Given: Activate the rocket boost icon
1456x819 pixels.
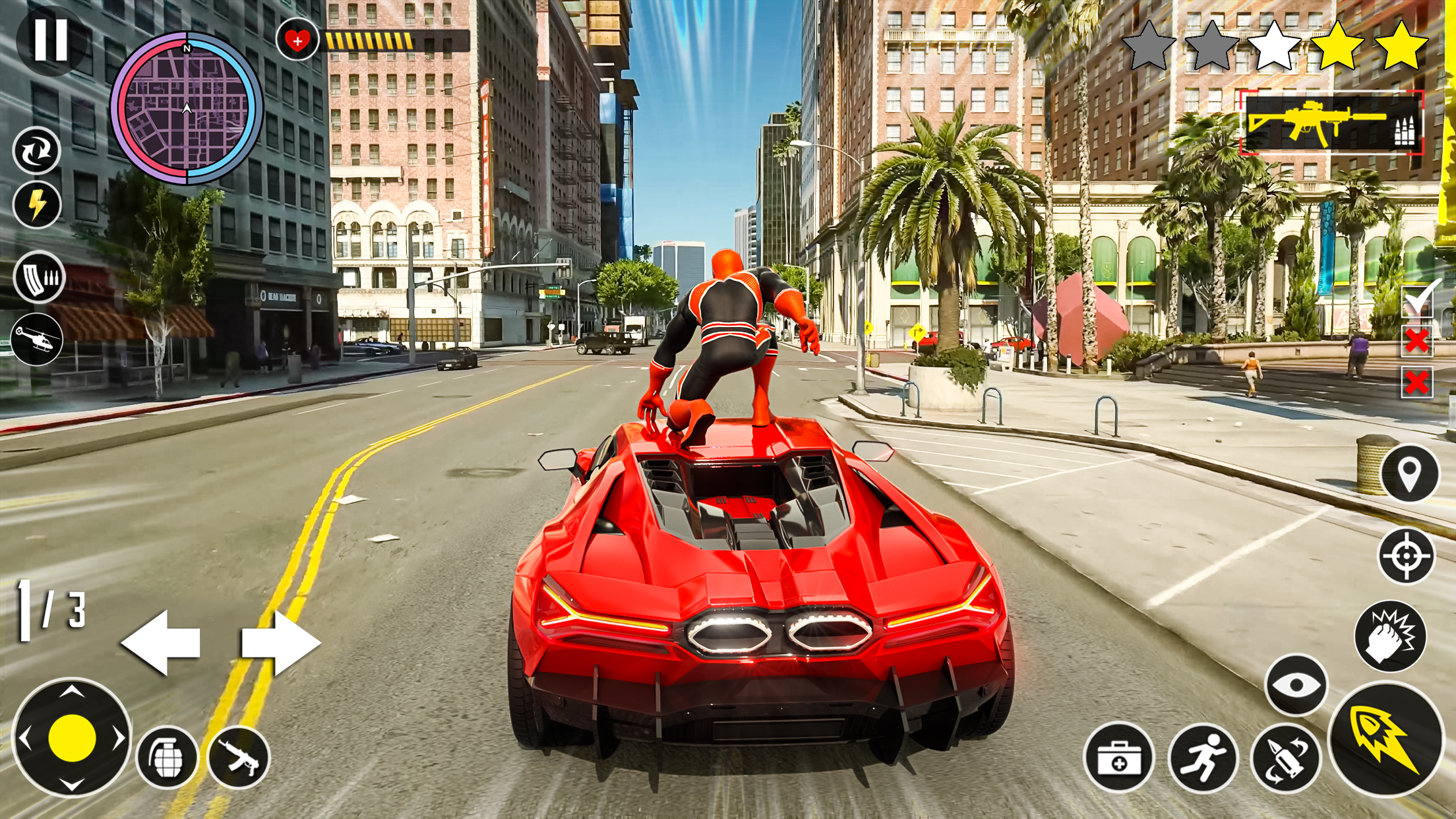Looking at the screenshot, I should click(x=1386, y=740).
